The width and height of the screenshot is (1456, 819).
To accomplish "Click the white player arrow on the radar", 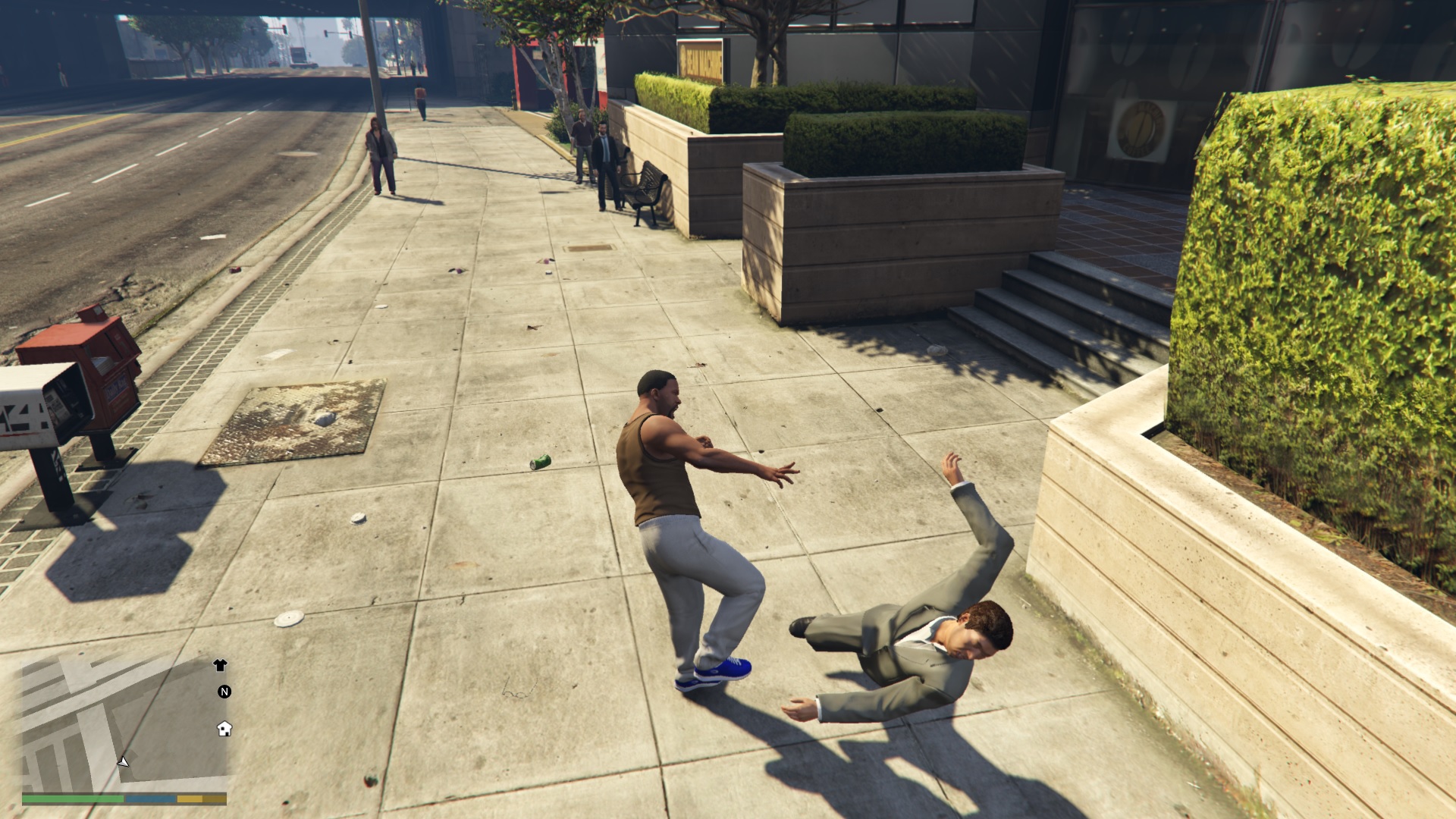I will (124, 763).
